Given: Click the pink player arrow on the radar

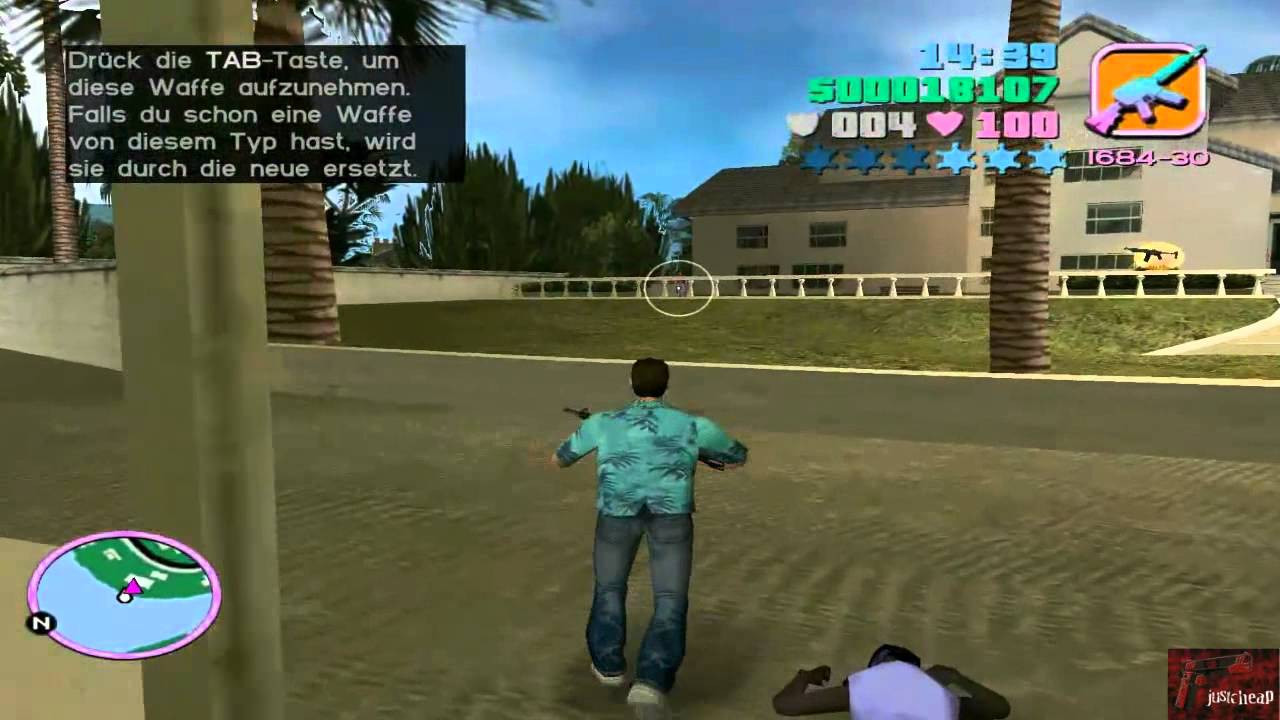Looking at the screenshot, I should click(133, 585).
